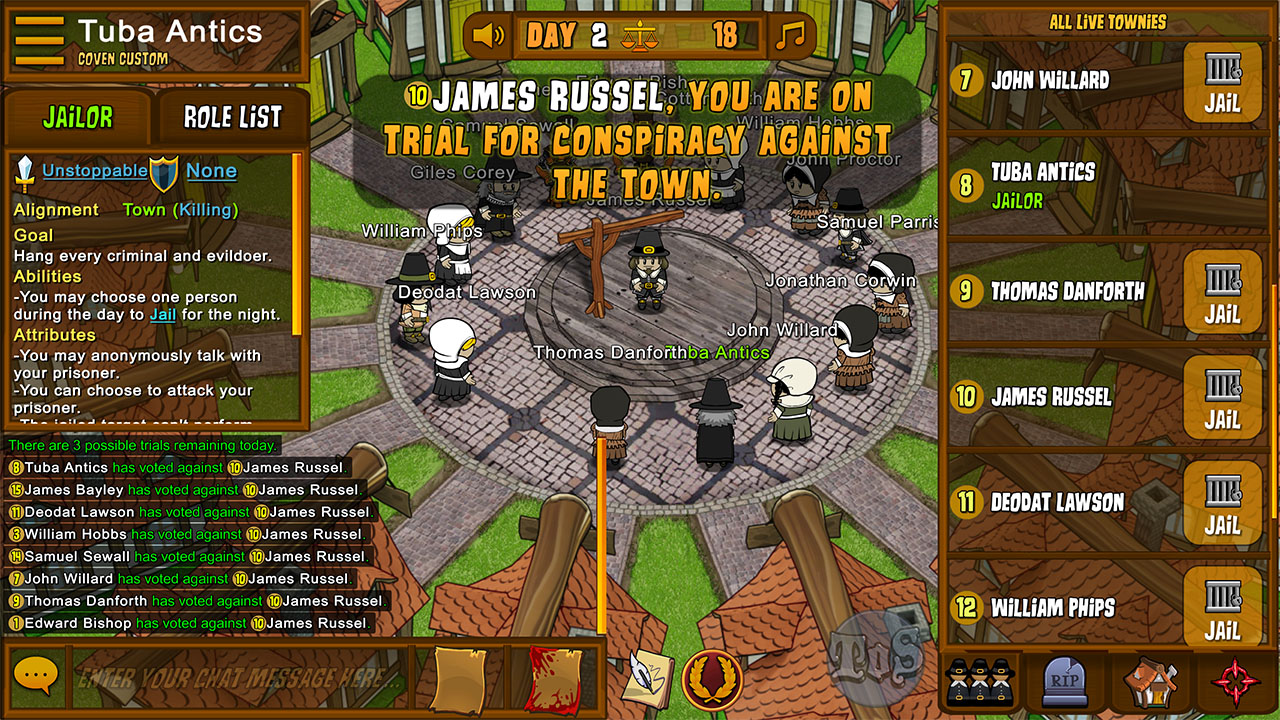Jail Deodat Lawson
This screenshot has width=1280, height=720.
click(x=1222, y=503)
